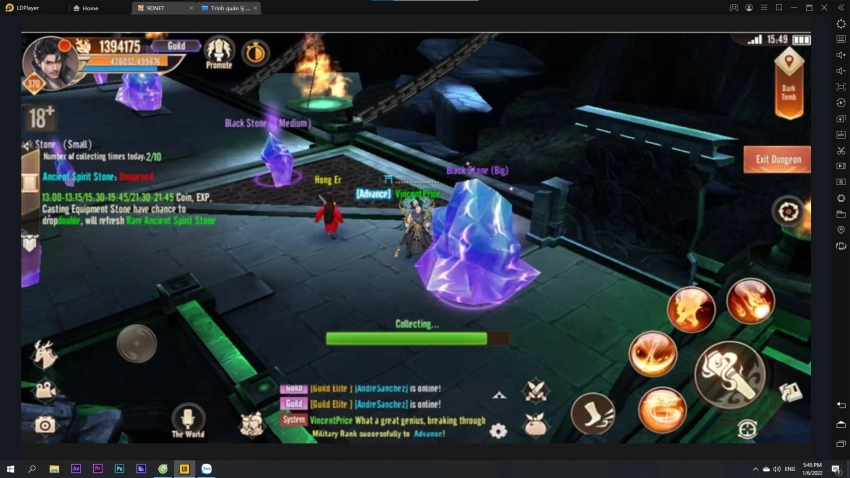850x478 pixels.
Task: Use the fiery slash skill
Action: coord(652,355)
